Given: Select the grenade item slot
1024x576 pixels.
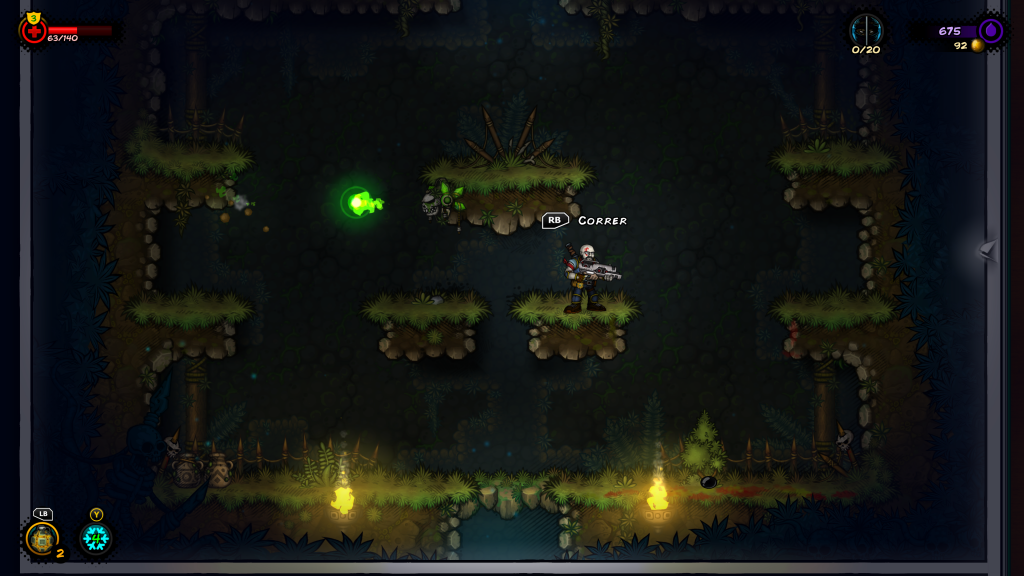Looking at the screenshot, I should tap(42, 539).
